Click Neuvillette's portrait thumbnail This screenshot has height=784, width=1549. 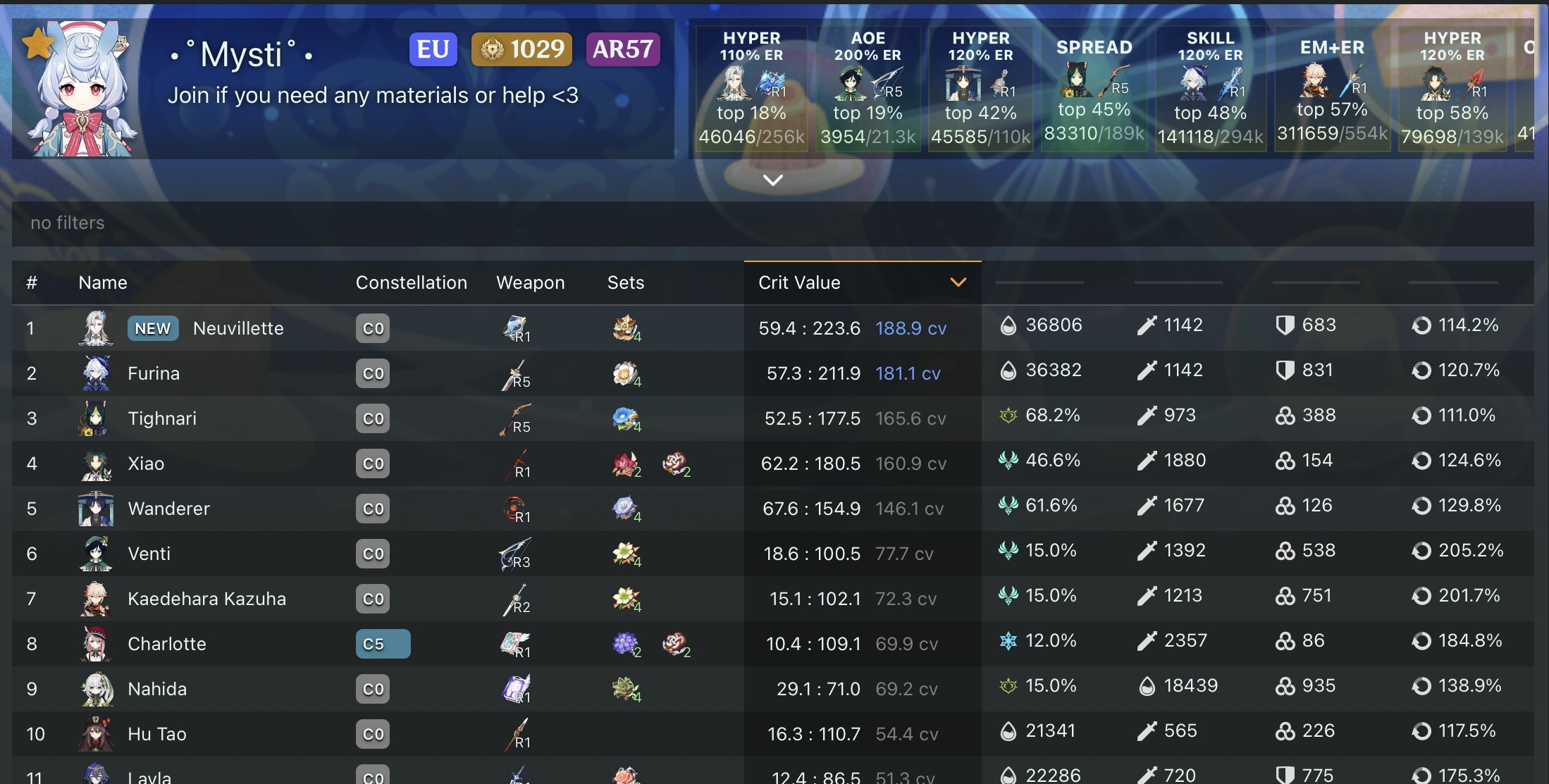pos(97,328)
